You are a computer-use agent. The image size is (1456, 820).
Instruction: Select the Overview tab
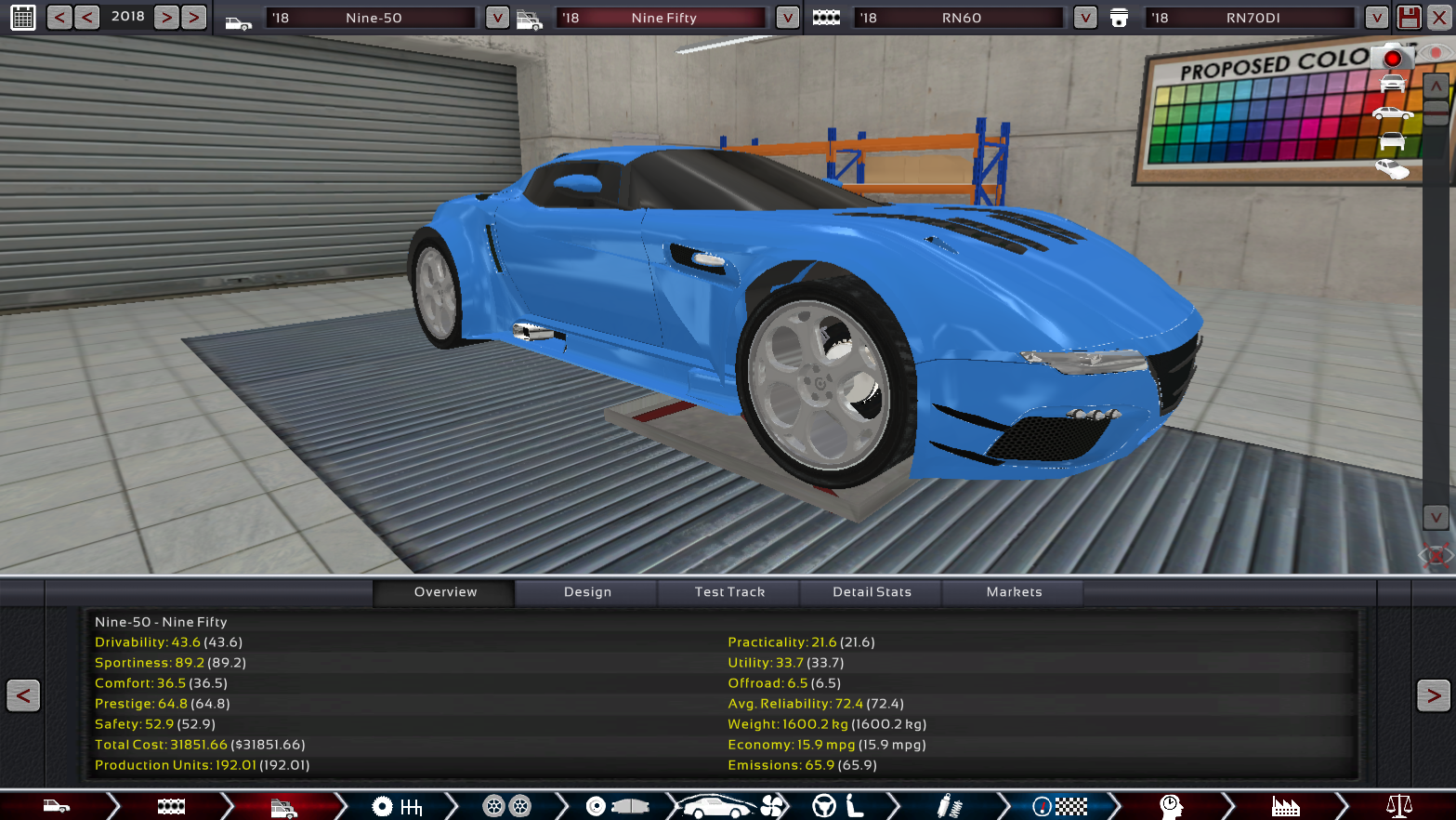(x=445, y=592)
